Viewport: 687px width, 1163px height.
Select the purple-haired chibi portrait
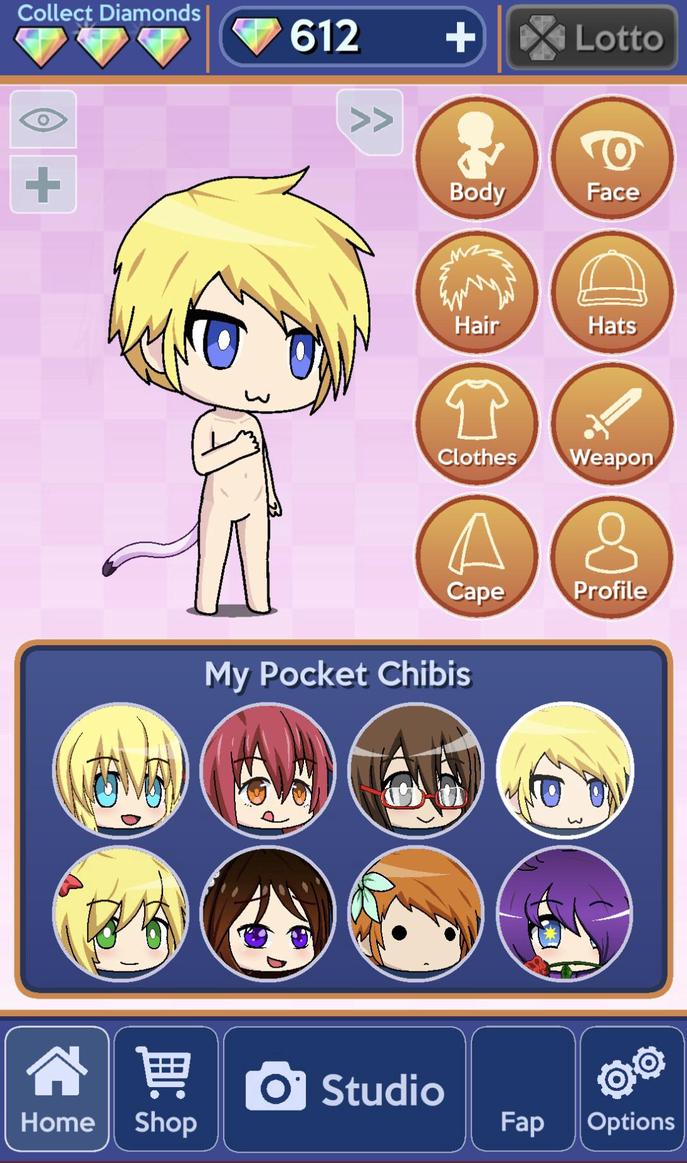(x=564, y=914)
